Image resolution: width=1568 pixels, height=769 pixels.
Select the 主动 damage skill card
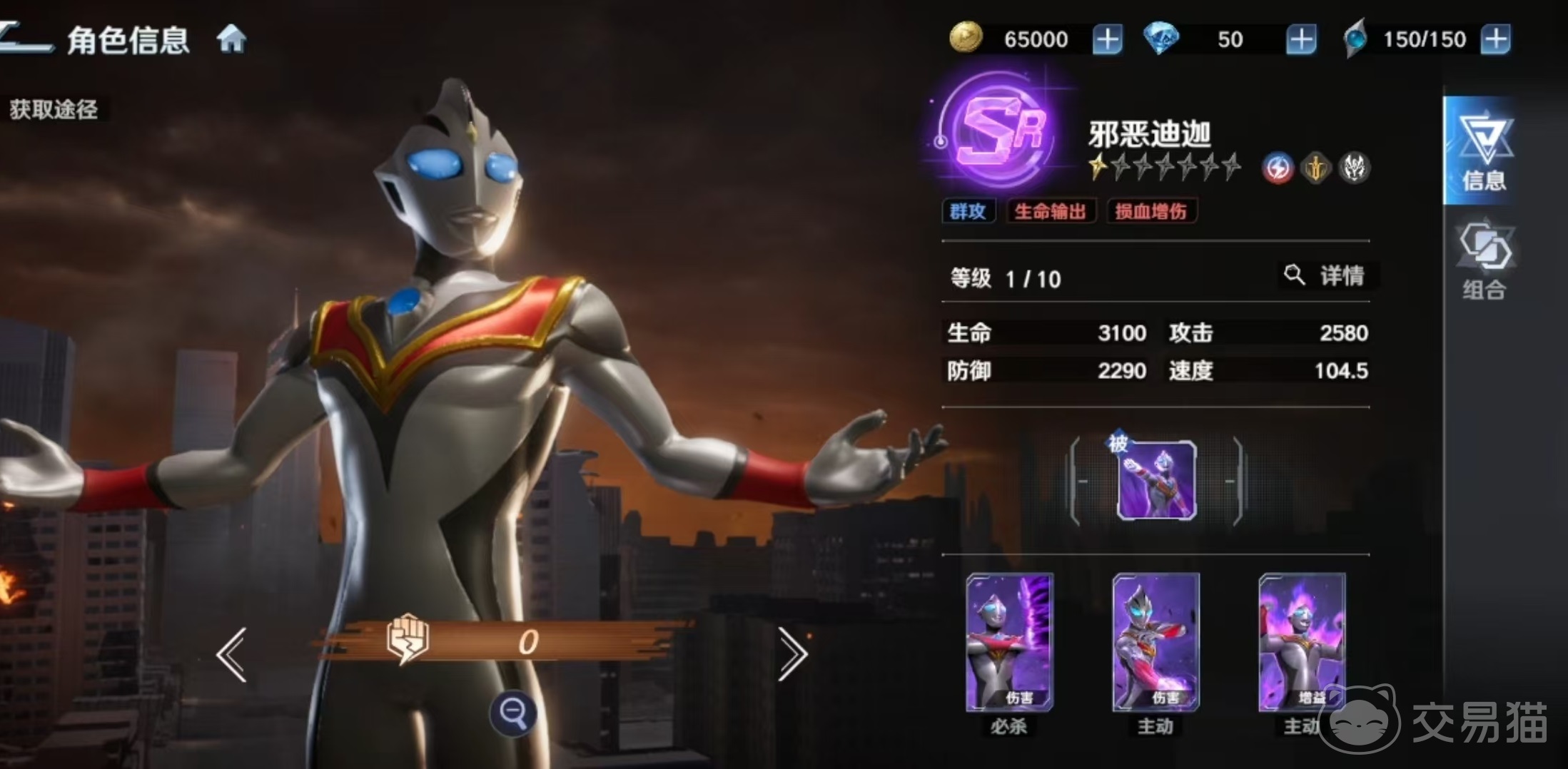click(1155, 643)
